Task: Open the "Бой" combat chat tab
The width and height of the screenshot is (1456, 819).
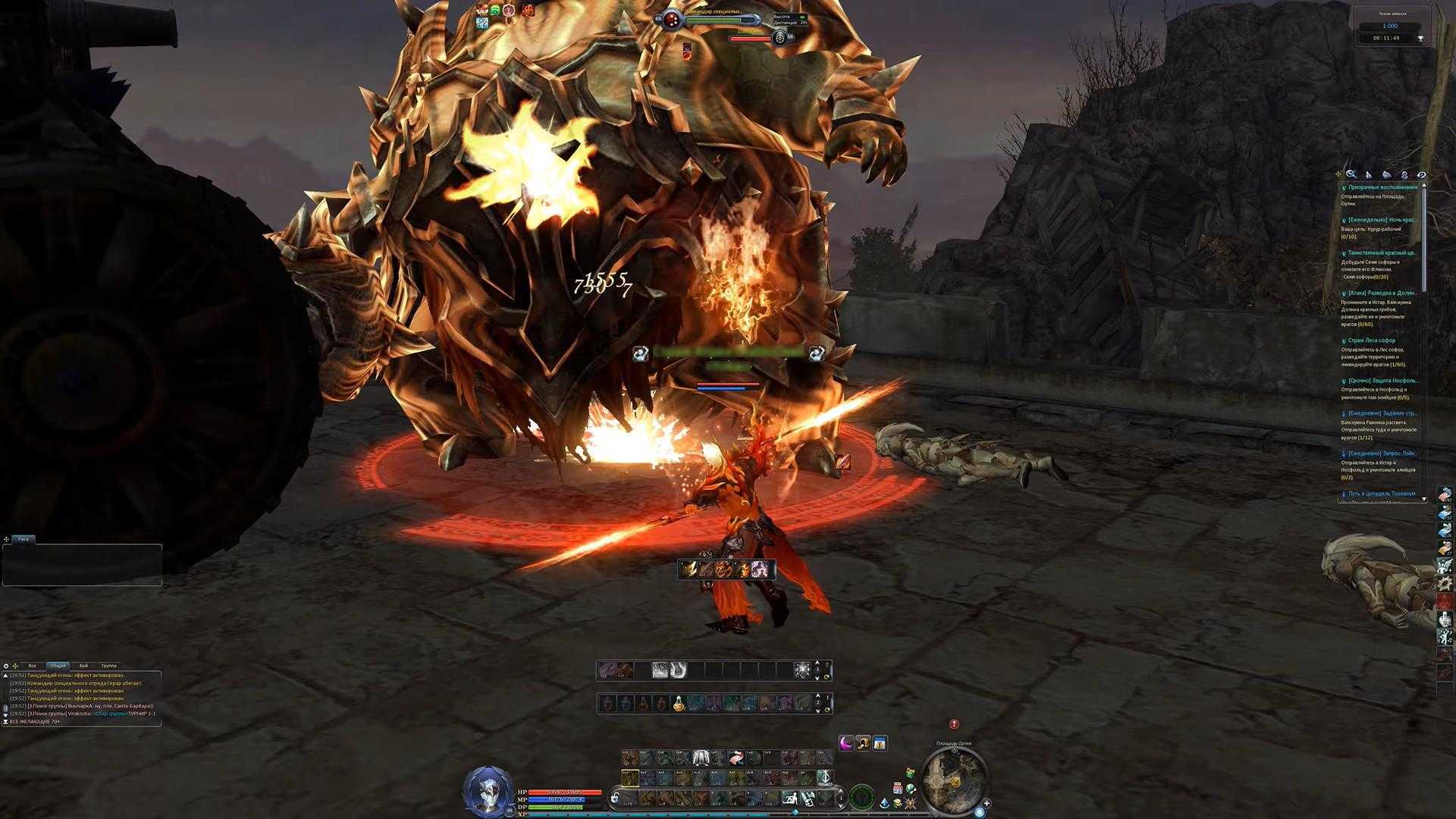Action: (83, 666)
